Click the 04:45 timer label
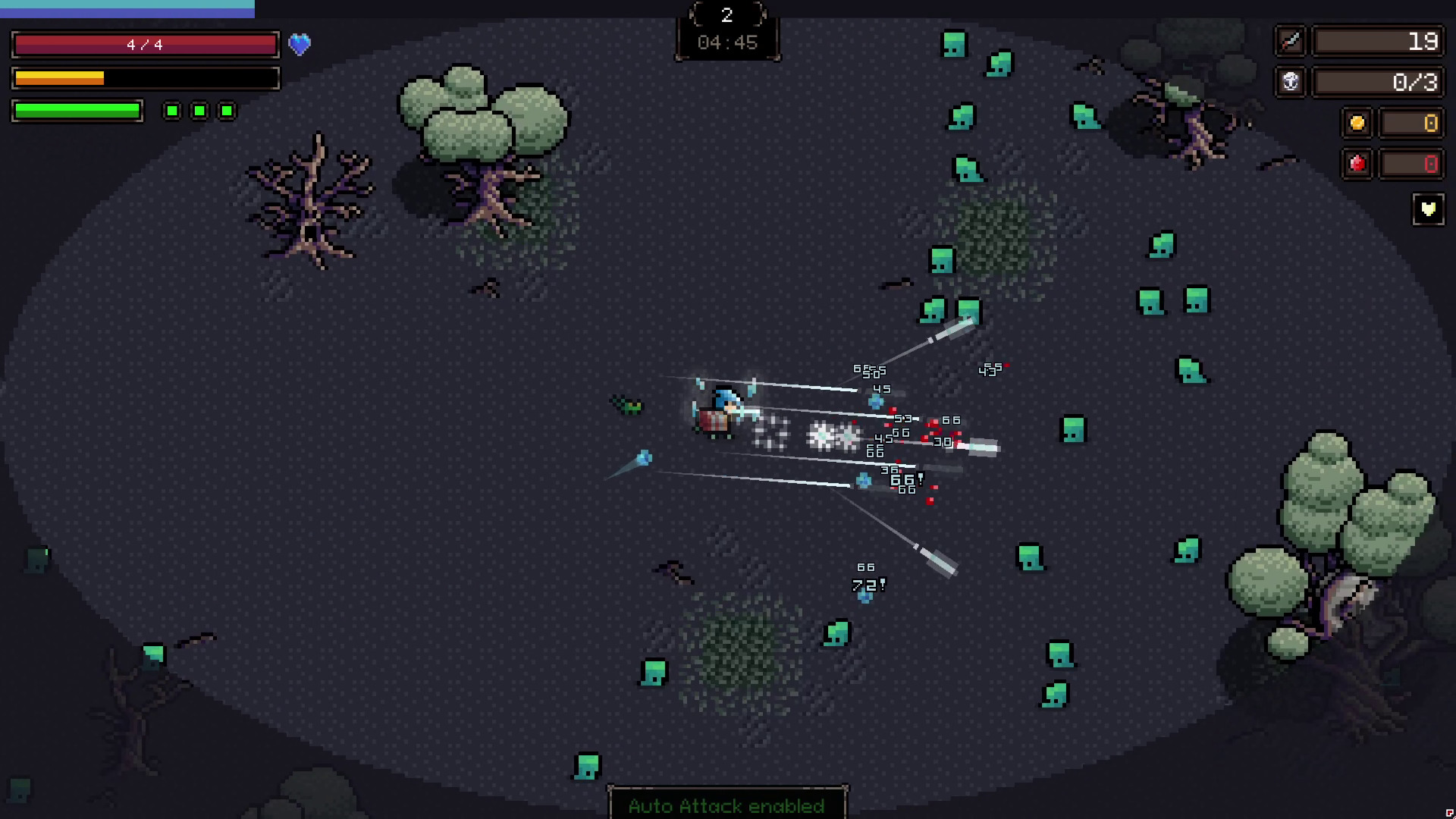The height and width of the screenshot is (819, 1456). (x=726, y=42)
